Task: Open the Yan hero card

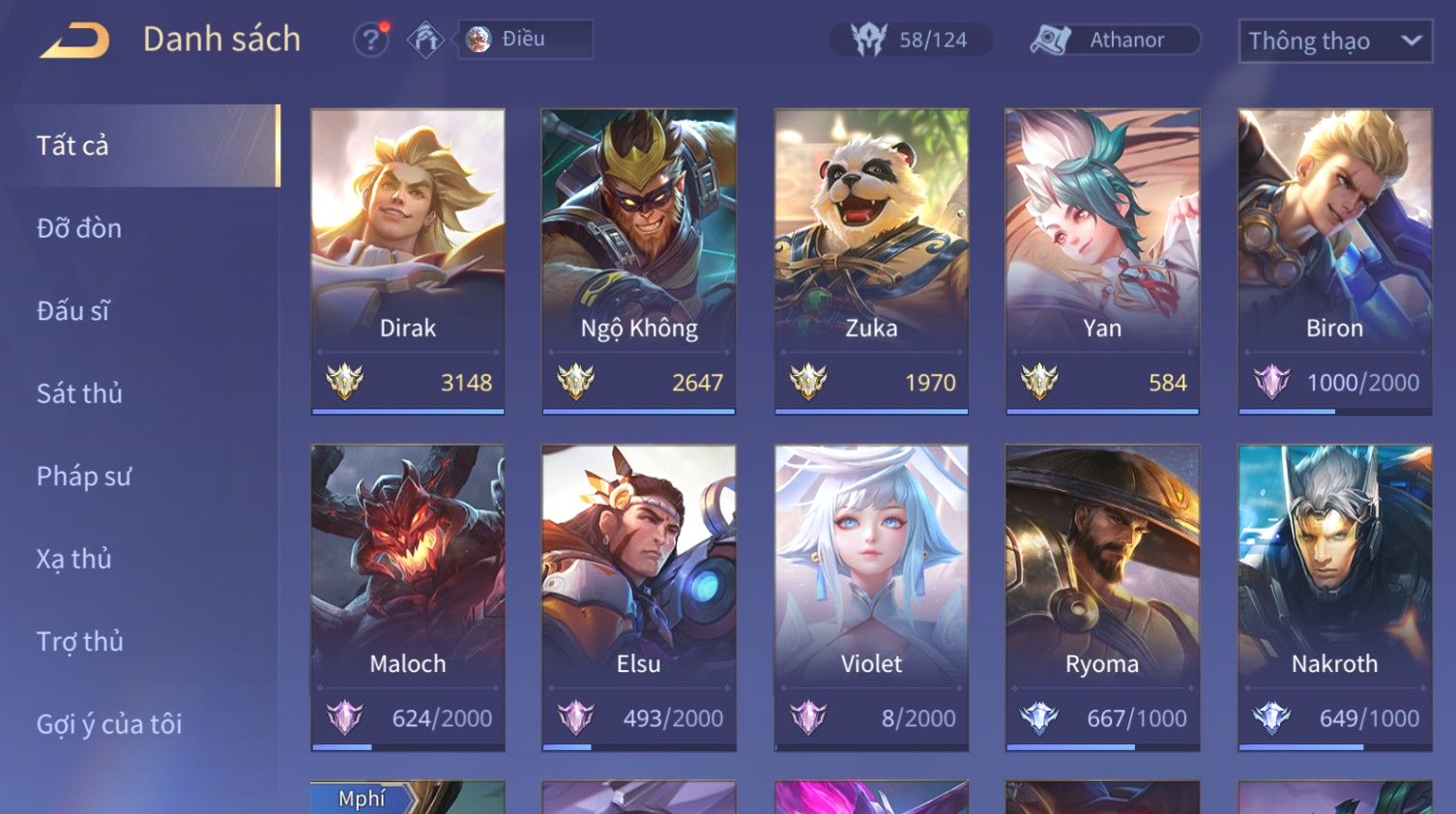Action: click(x=1102, y=261)
